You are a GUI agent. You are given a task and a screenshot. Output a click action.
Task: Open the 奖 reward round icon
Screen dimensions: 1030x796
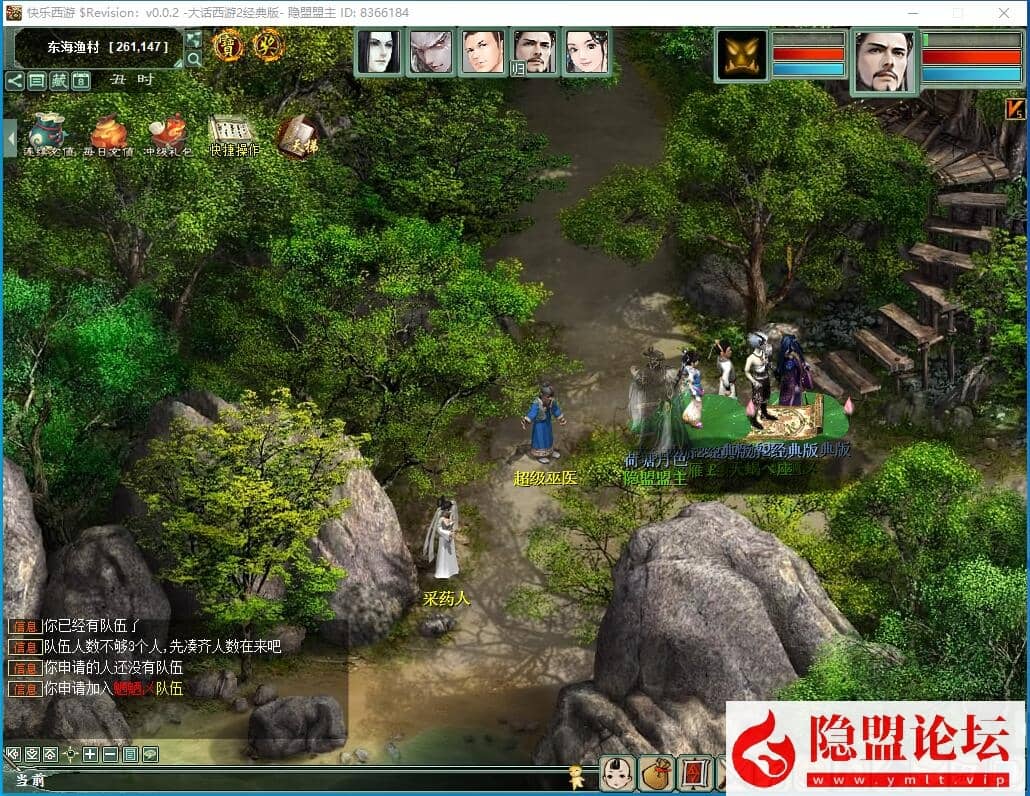pos(267,46)
